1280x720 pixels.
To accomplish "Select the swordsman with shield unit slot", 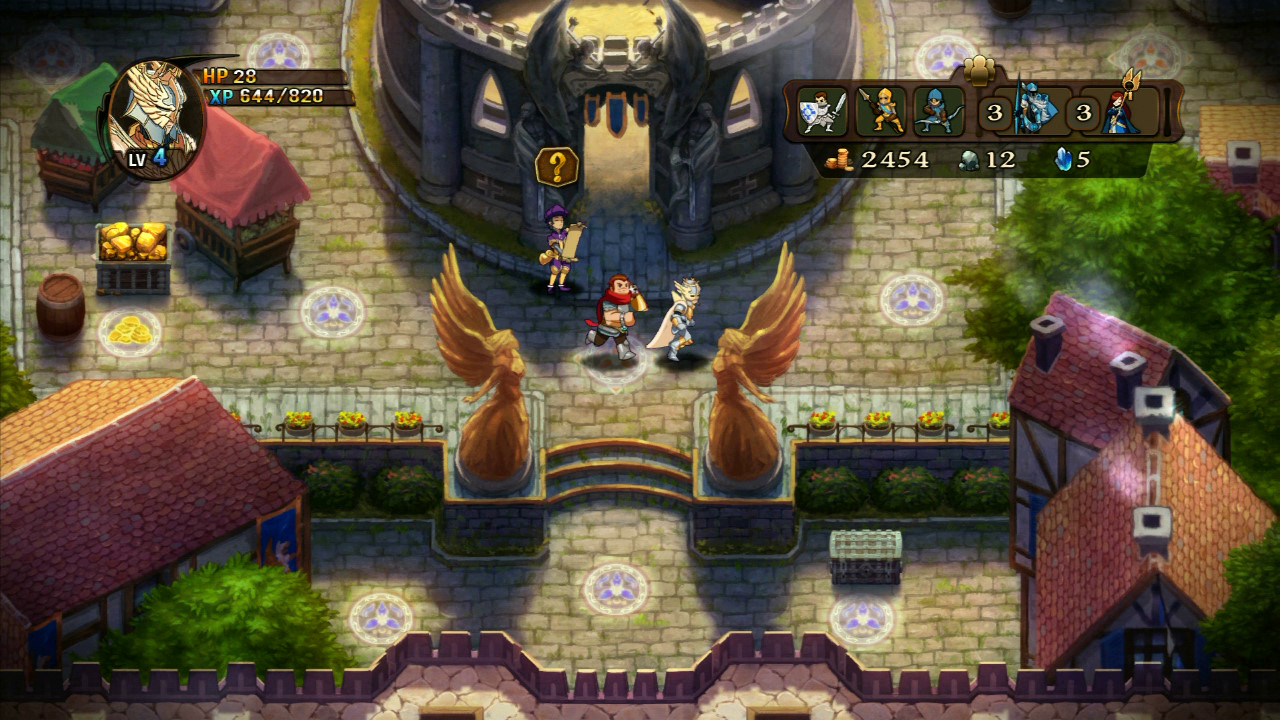I will pyautogui.click(x=823, y=111).
